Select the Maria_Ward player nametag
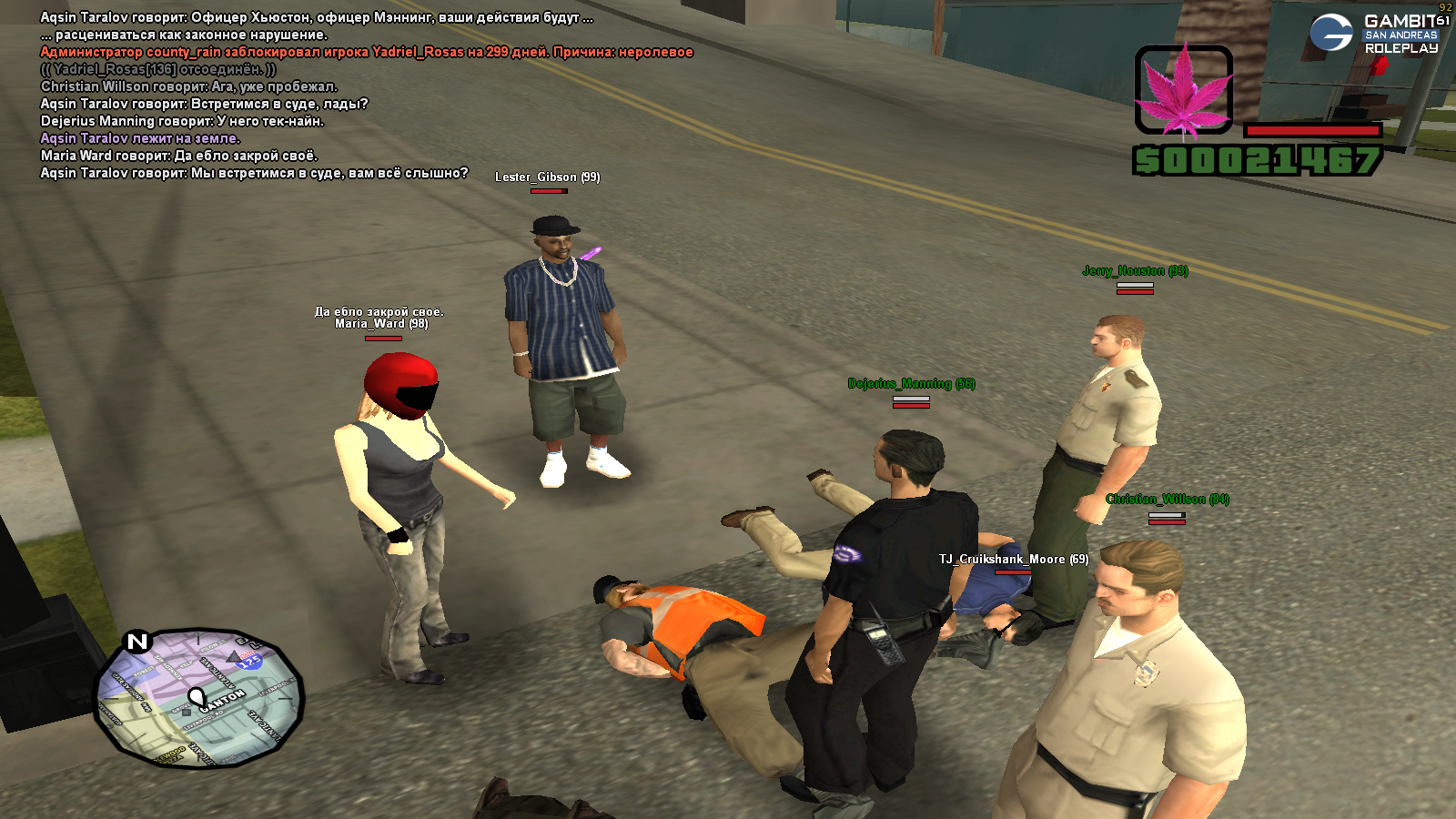The image size is (1456, 819). click(x=380, y=324)
